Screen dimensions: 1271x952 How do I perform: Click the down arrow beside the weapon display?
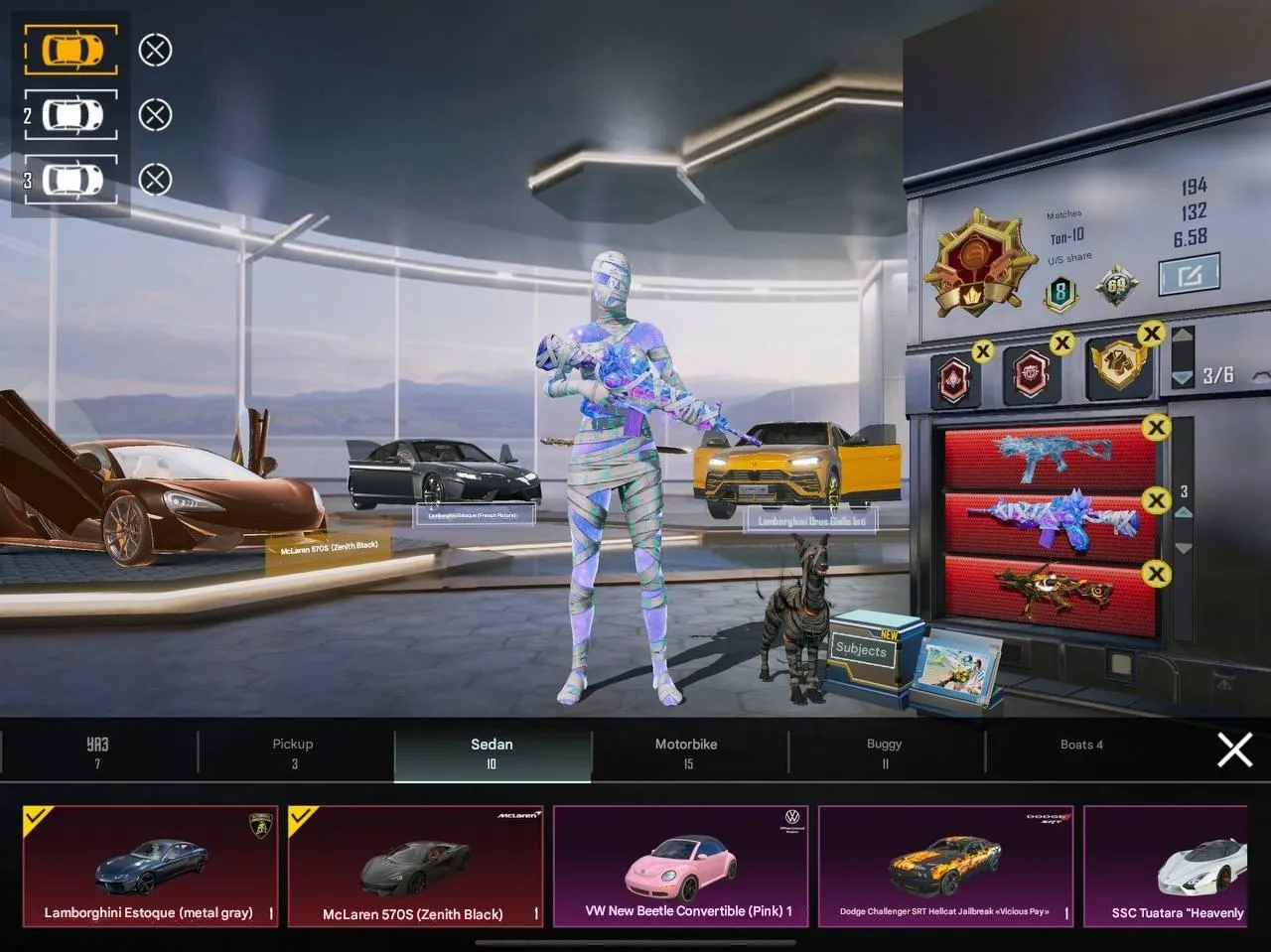1184,546
